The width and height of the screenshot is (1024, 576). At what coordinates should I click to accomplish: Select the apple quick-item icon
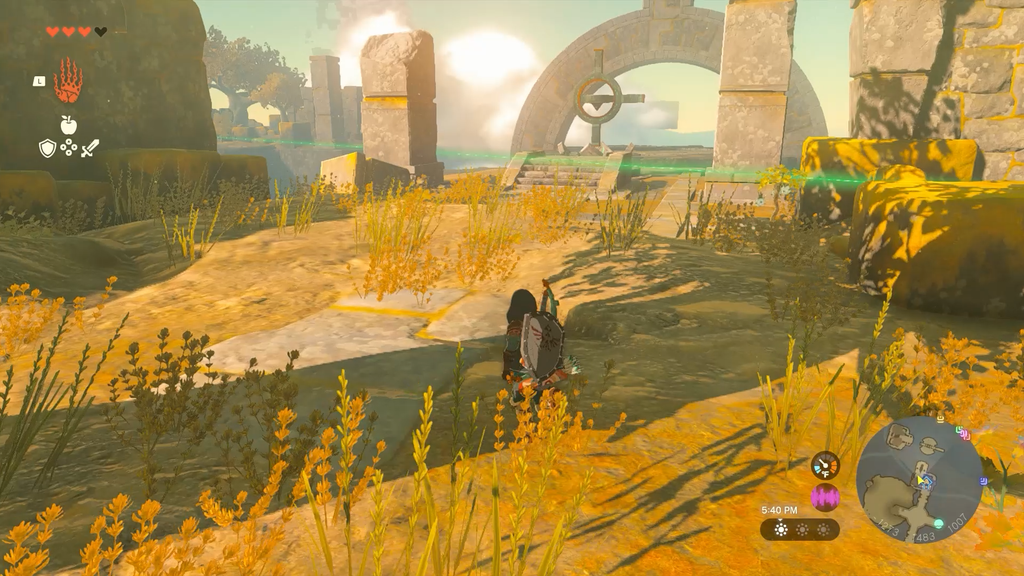(68, 124)
